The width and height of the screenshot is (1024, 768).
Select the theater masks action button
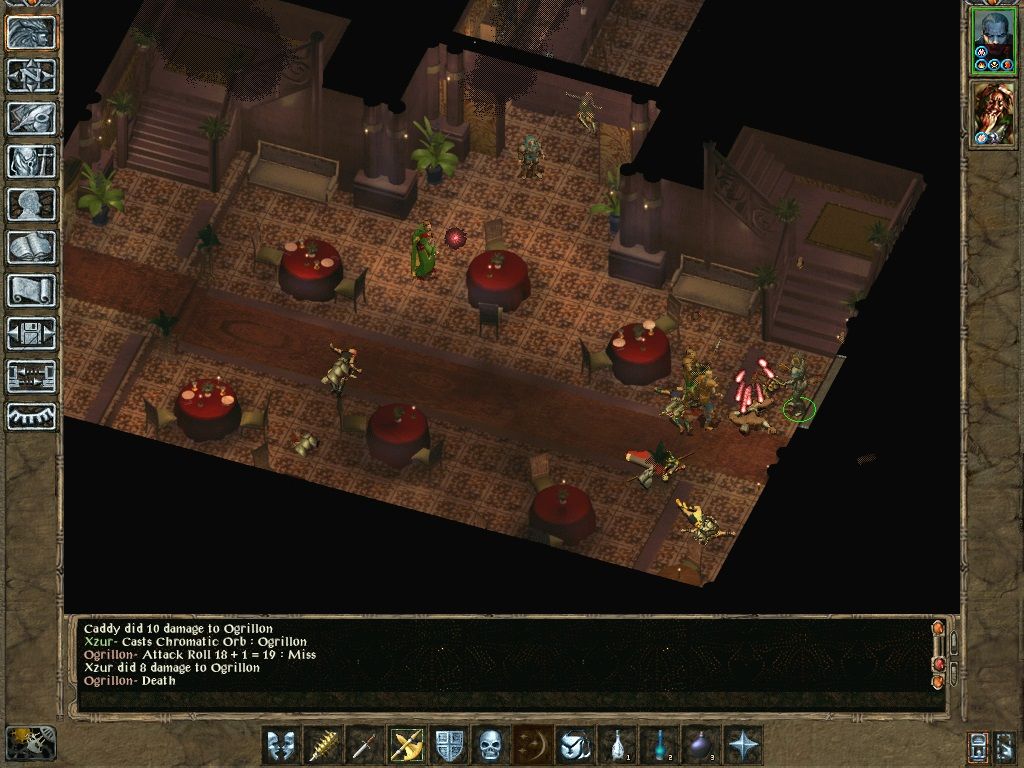(x=281, y=745)
